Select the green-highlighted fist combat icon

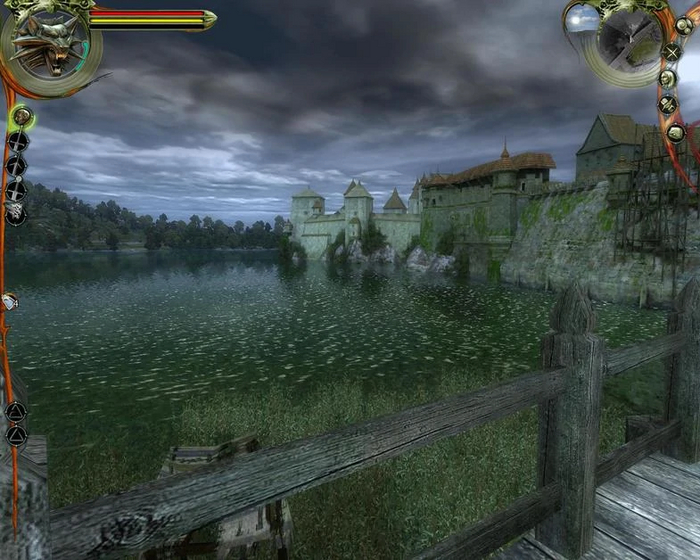[21, 117]
